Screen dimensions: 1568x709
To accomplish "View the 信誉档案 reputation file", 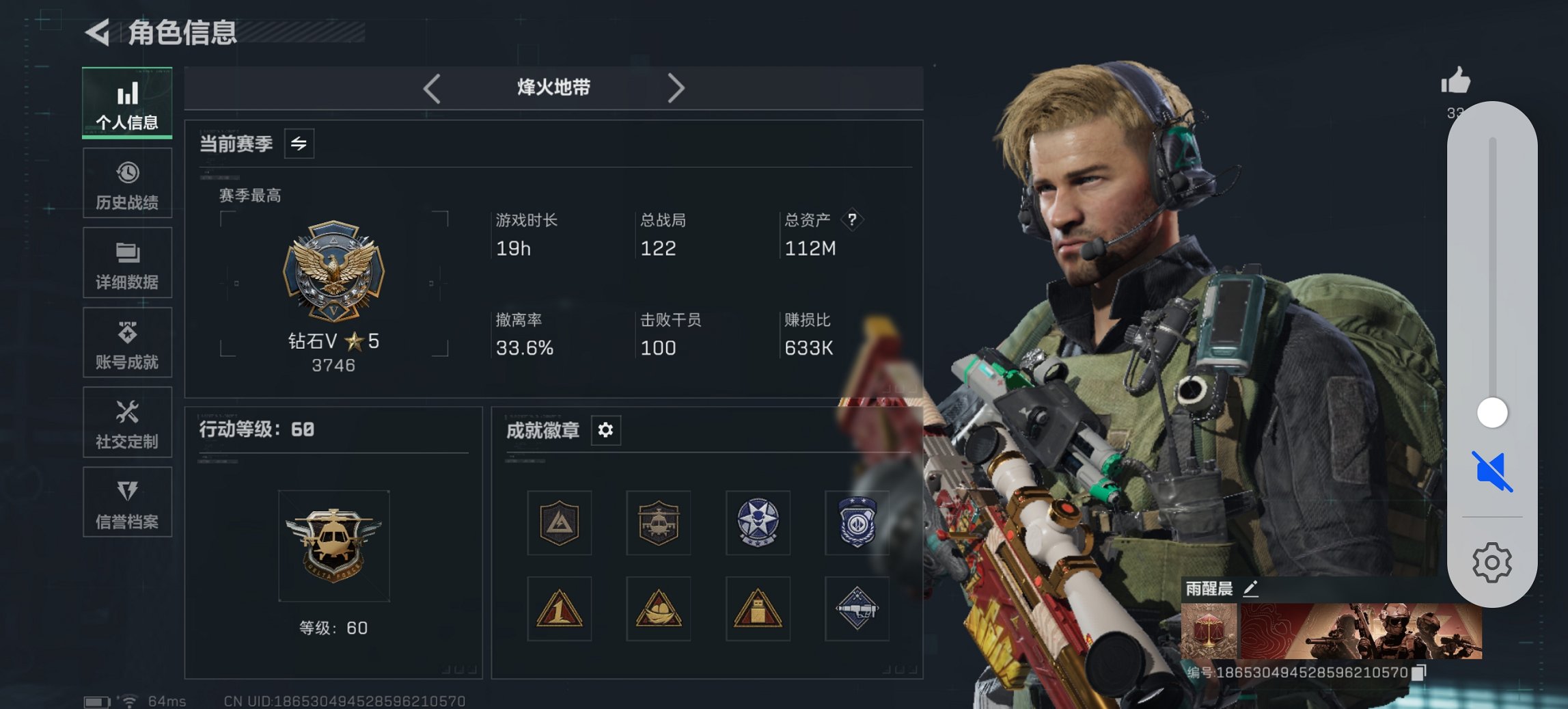I will 127,503.
